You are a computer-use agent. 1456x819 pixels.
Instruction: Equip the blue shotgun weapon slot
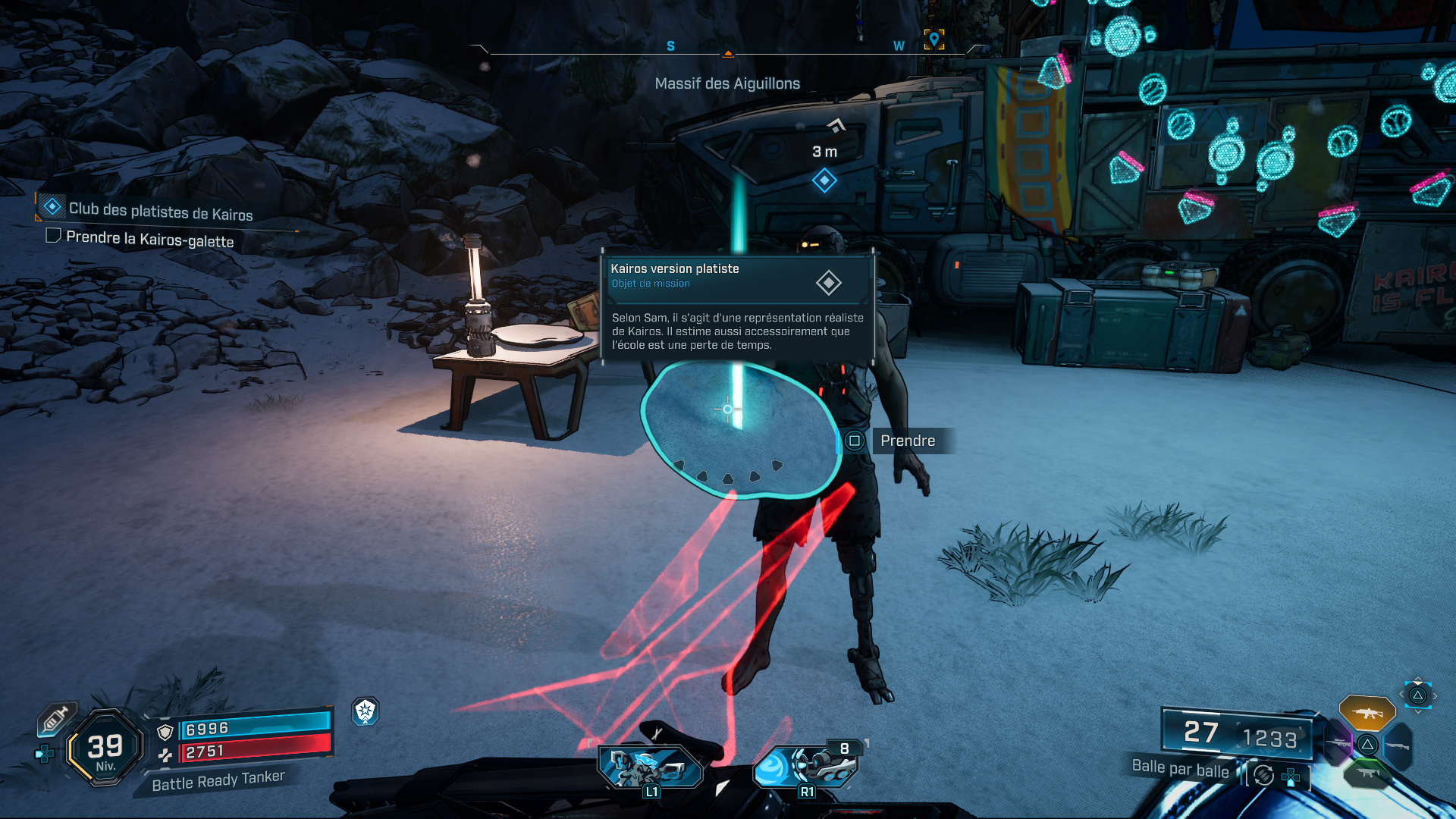[1397, 746]
